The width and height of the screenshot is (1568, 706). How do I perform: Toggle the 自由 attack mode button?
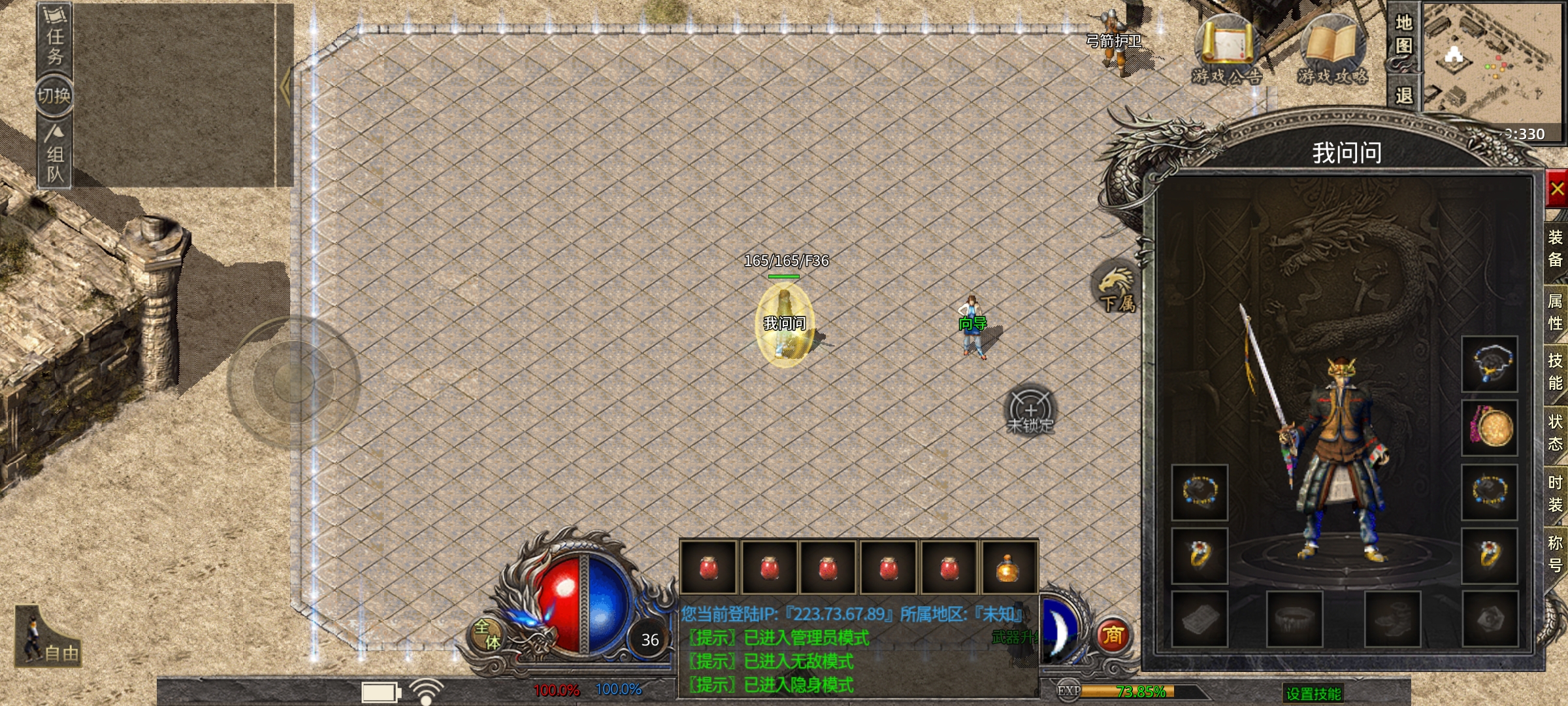(48, 639)
